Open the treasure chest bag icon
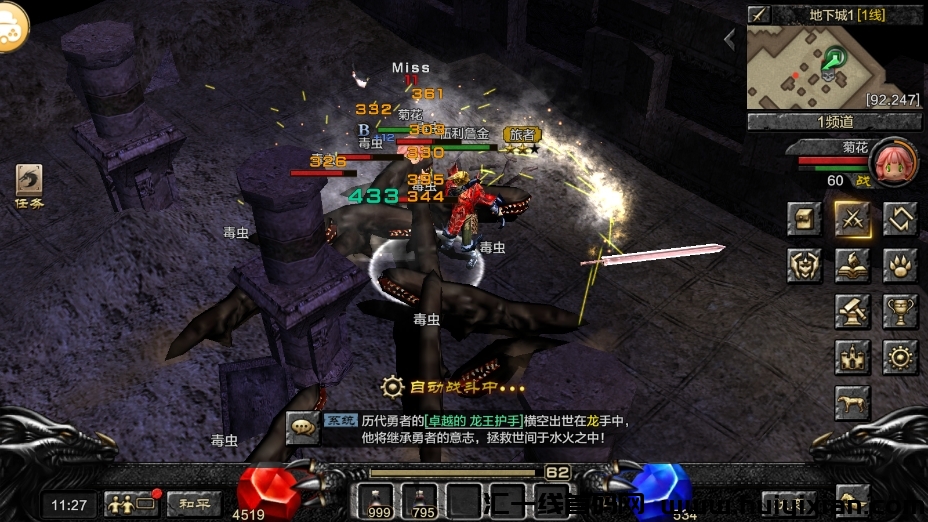This screenshot has width=928, height=522. 803,219
